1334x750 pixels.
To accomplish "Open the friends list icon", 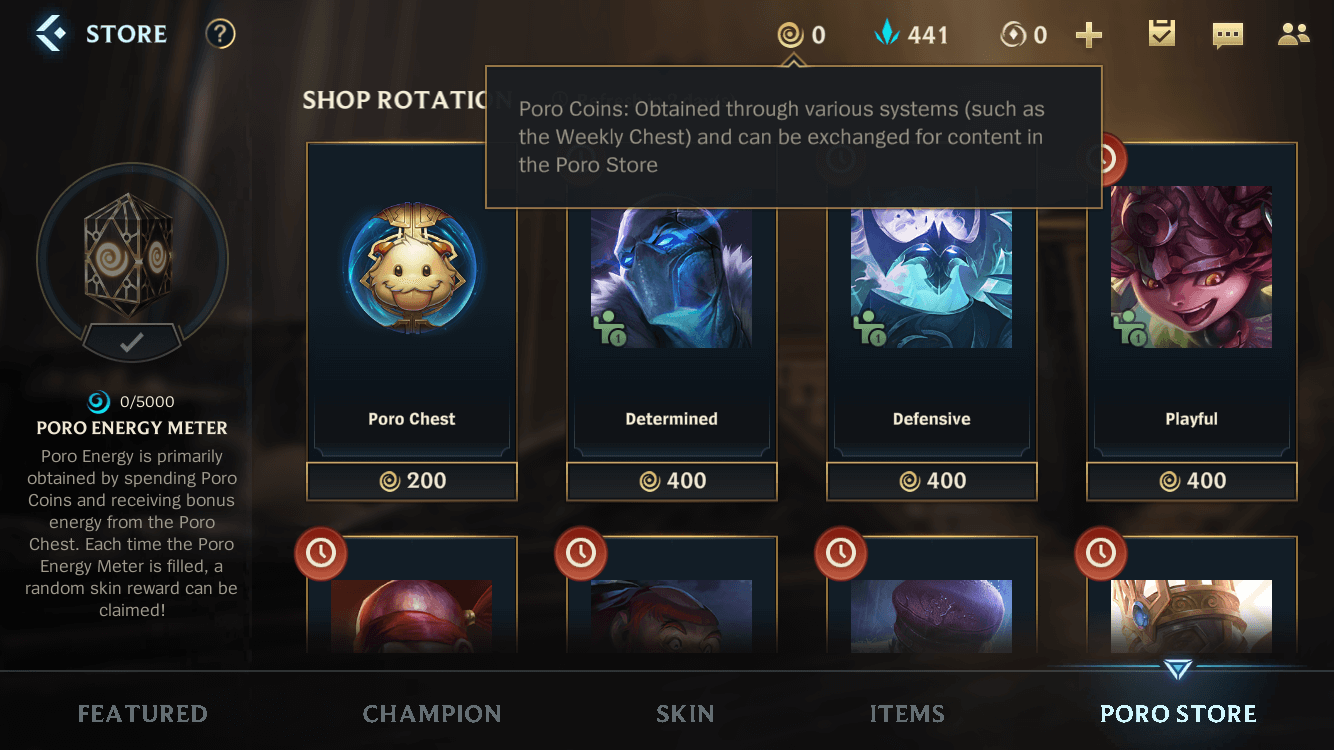I will tap(1293, 33).
